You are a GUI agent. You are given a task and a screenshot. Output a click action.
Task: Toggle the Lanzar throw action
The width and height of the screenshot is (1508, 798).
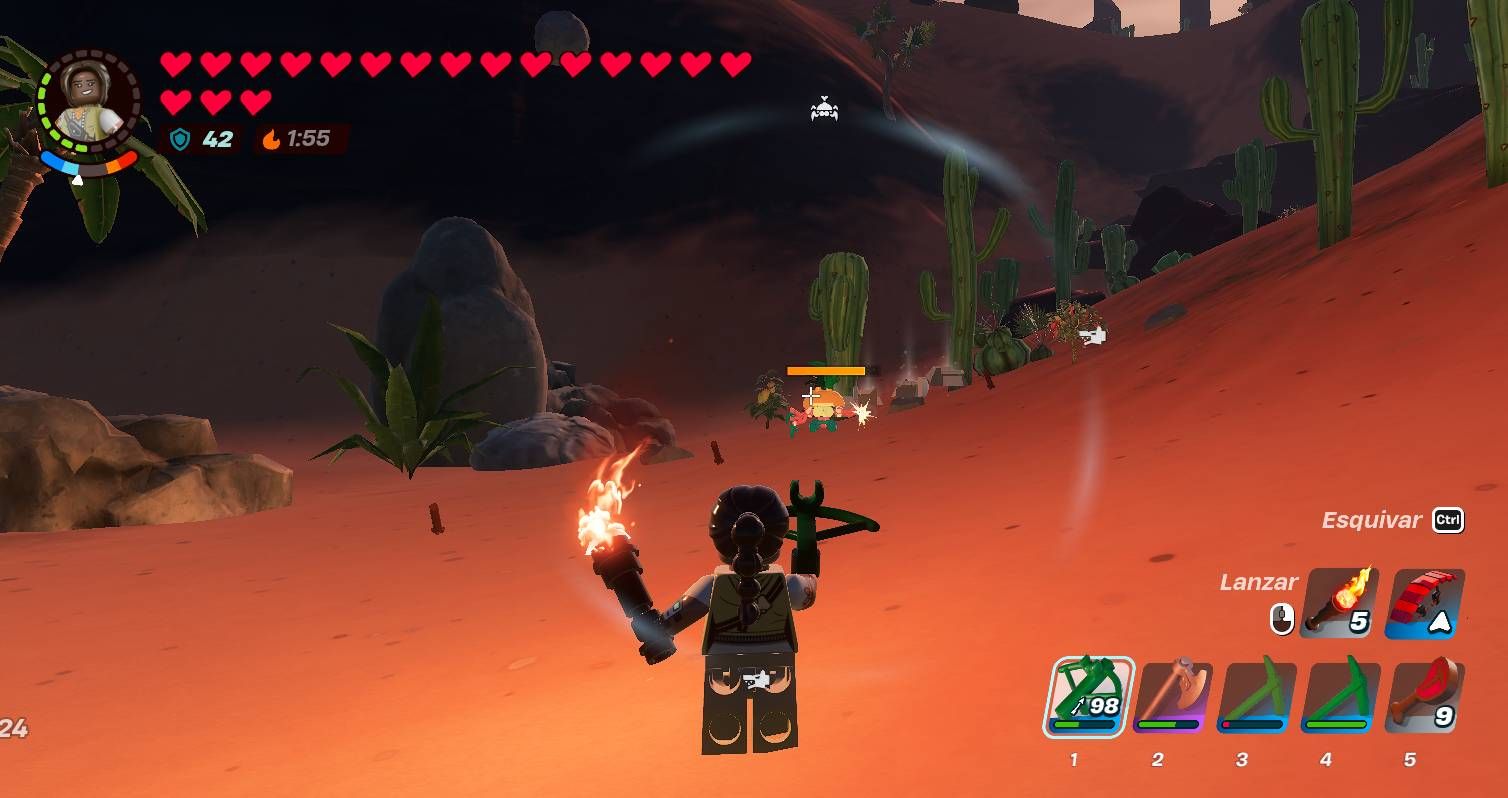click(x=1259, y=581)
